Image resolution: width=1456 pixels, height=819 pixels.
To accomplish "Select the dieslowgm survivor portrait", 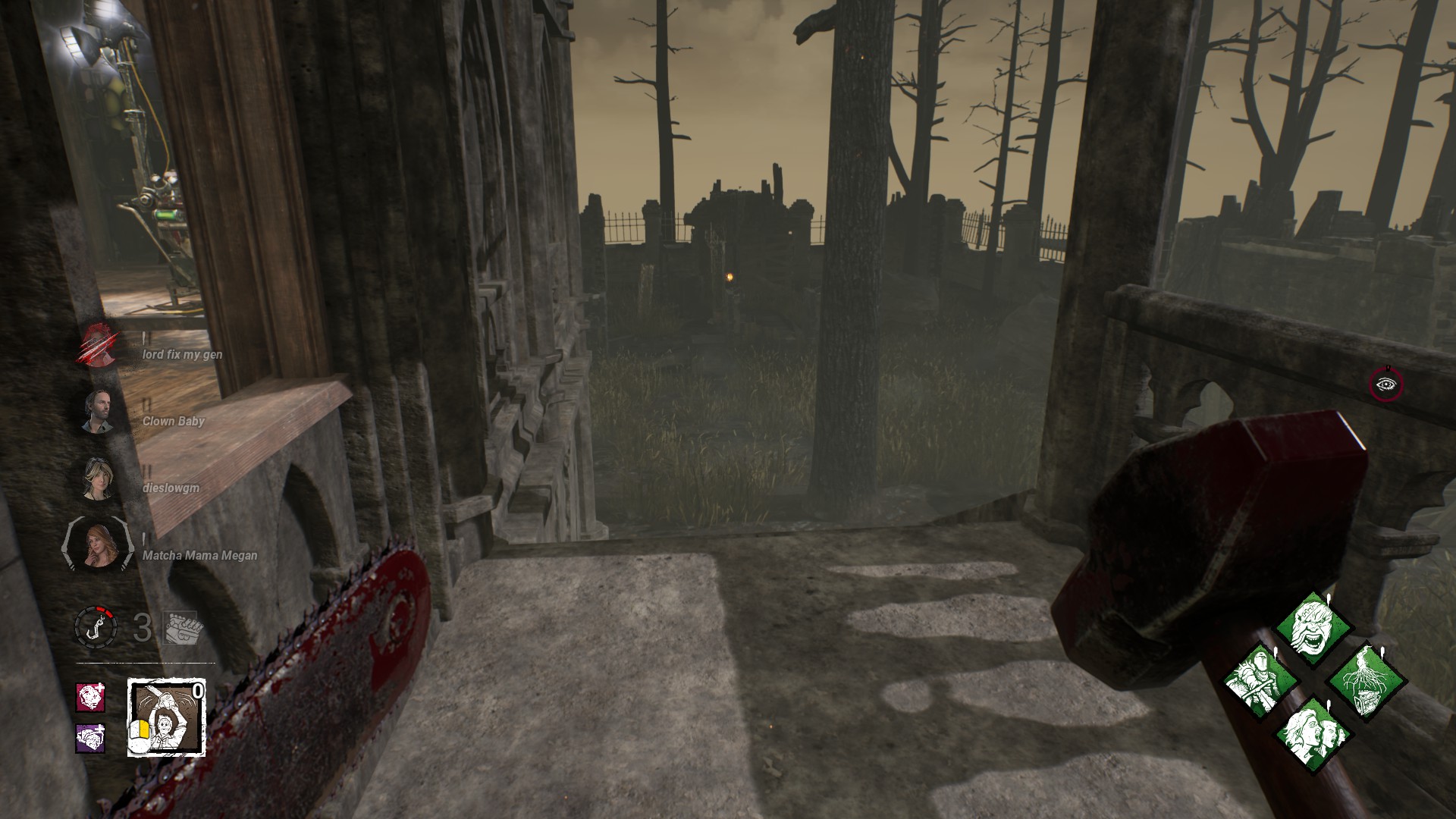I will [x=98, y=479].
